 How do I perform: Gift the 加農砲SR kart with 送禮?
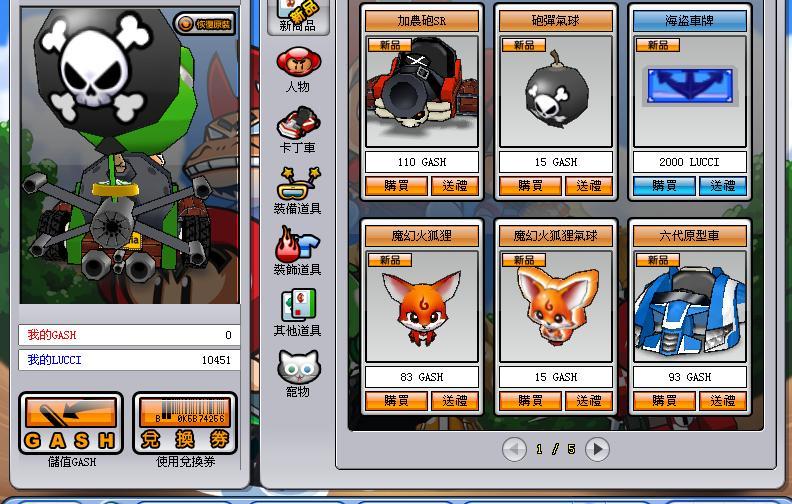coord(455,186)
